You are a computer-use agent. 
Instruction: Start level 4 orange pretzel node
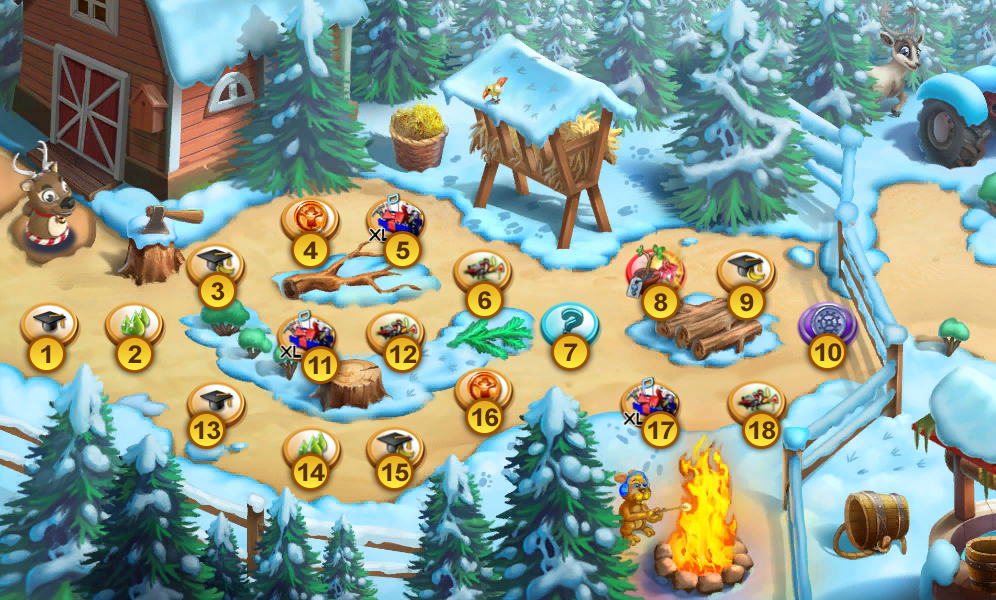tap(310, 221)
